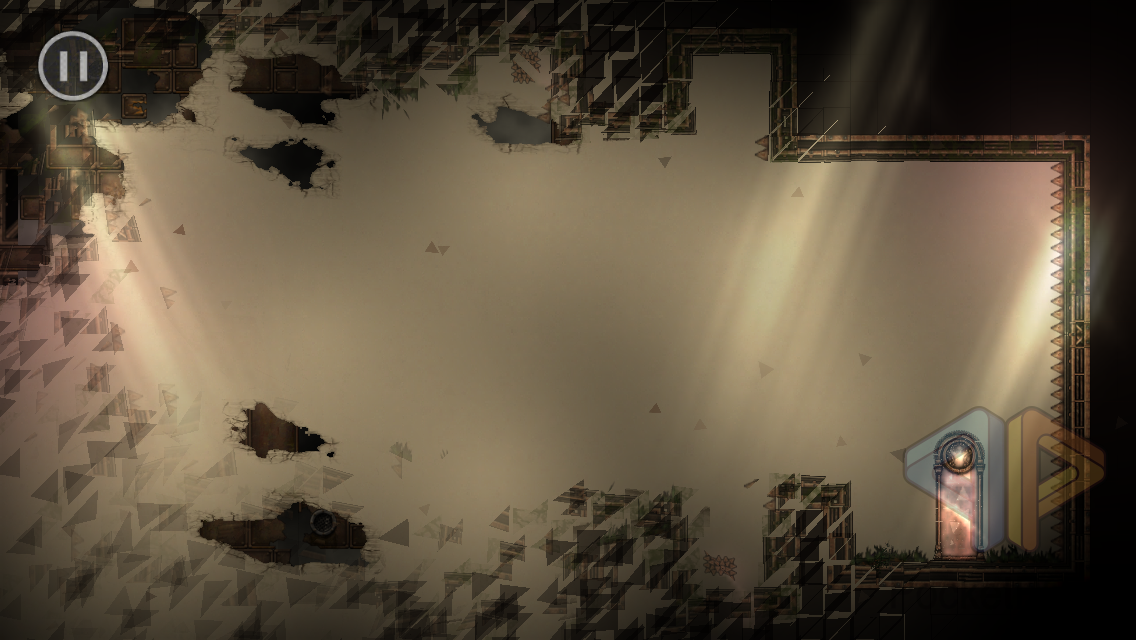Pause the game with the round button

pyautogui.click(x=73, y=66)
